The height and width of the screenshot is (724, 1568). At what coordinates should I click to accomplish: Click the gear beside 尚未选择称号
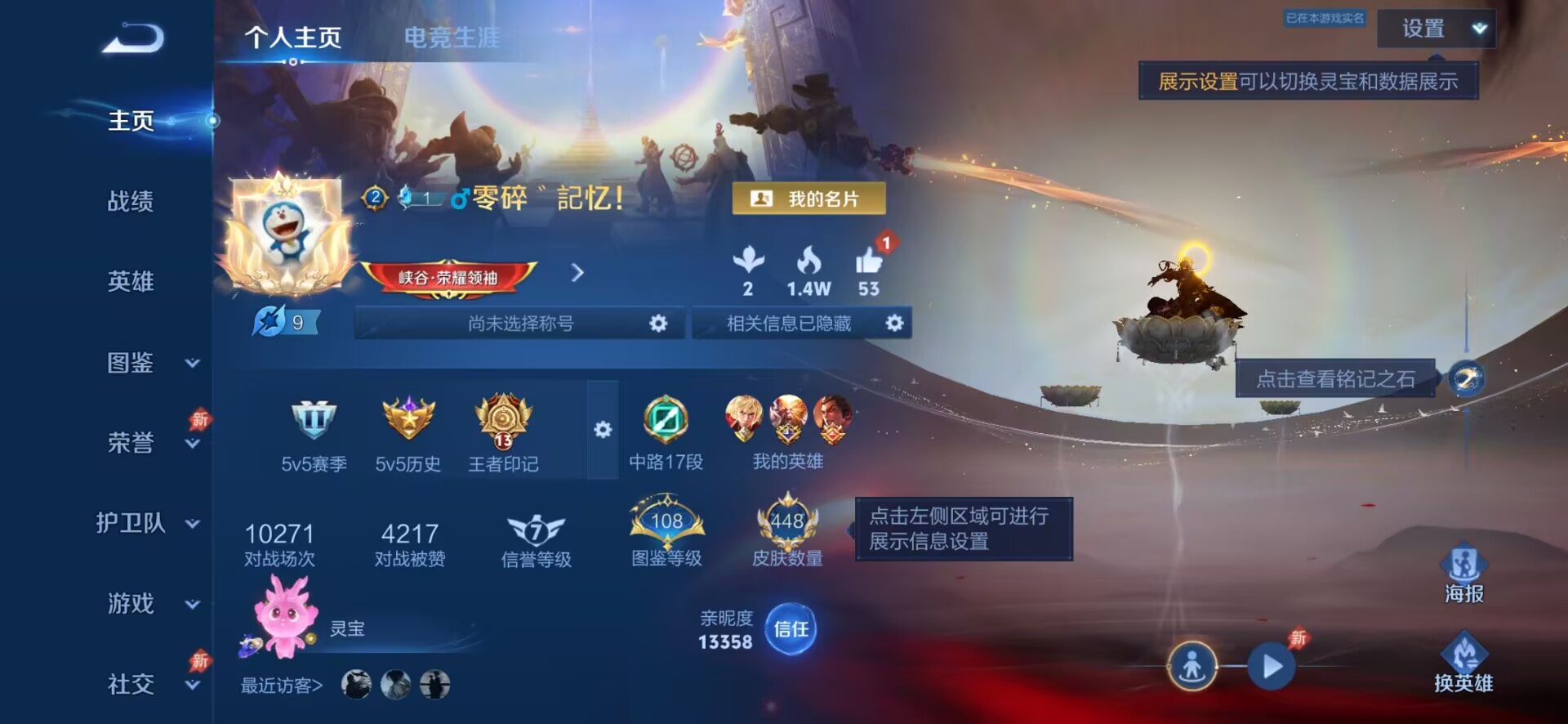tap(660, 323)
